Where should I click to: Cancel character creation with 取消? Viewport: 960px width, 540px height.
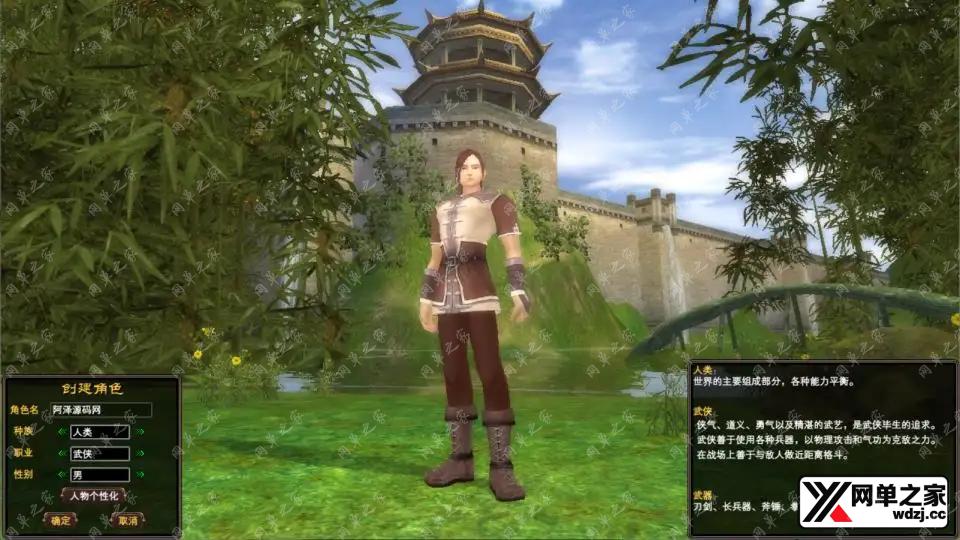pos(127,520)
